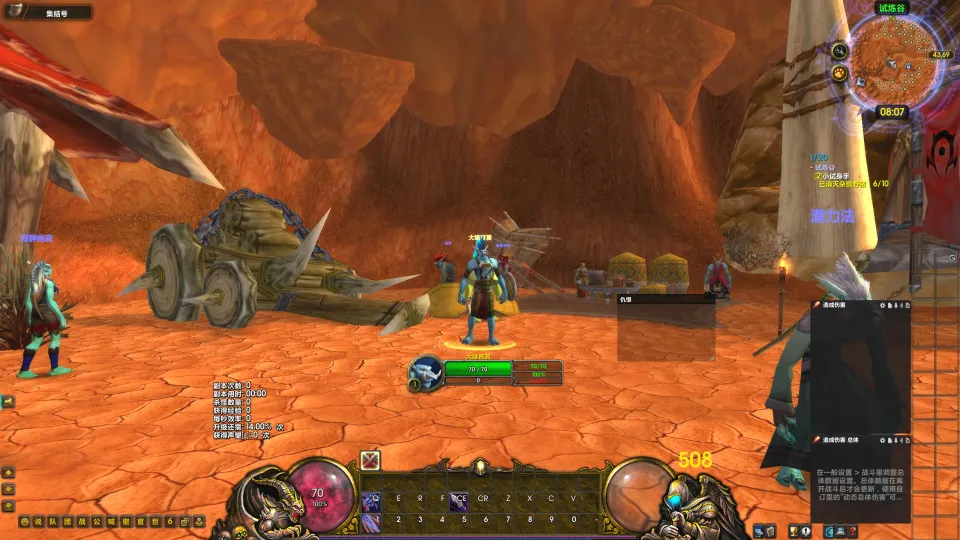The width and height of the screenshot is (960, 540).
Task: Open the 08:07 clock button
Action: 892,112
